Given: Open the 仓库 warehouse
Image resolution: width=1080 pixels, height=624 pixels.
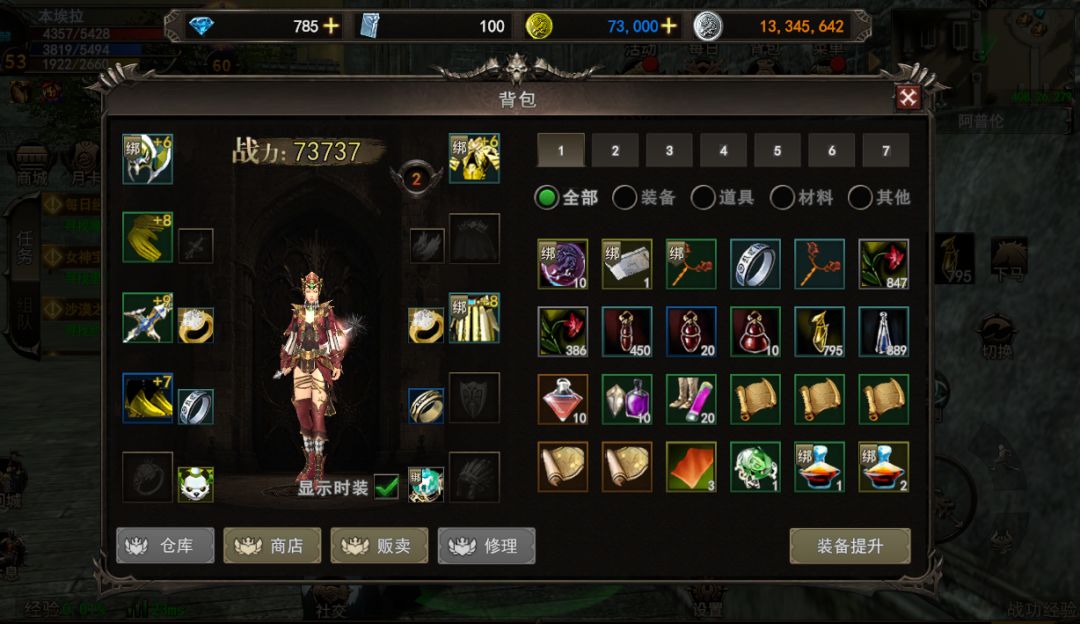Looking at the screenshot, I should (x=165, y=546).
